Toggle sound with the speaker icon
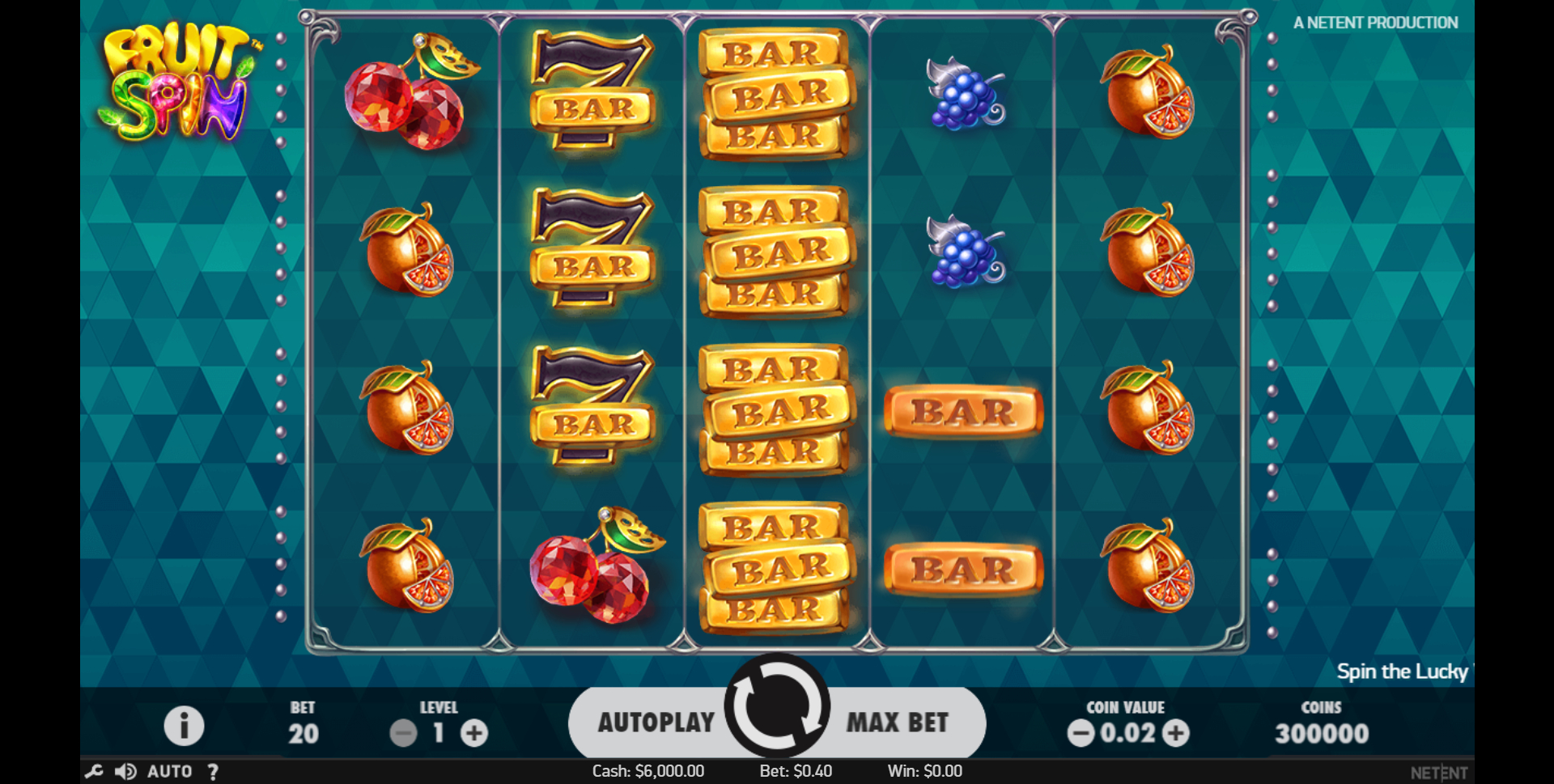This screenshot has width=1554, height=784. tap(125, 772)
